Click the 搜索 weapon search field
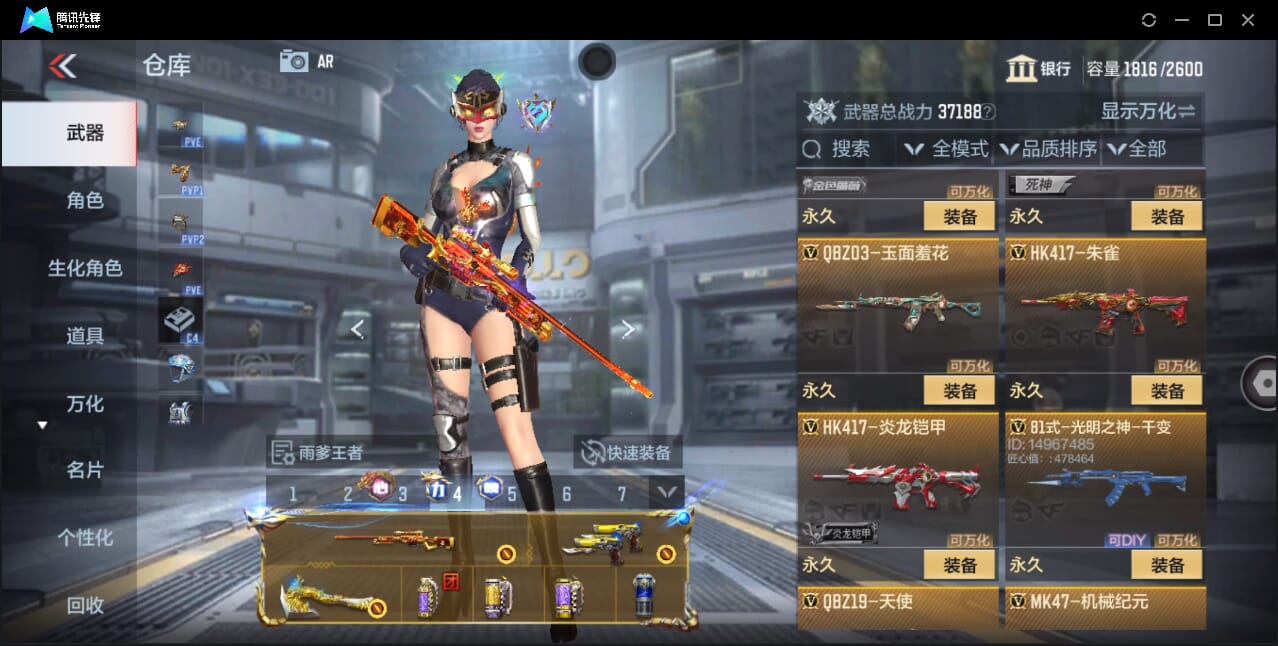The width and height of the screenshot is (1278, 646). [x=848, y=149]
